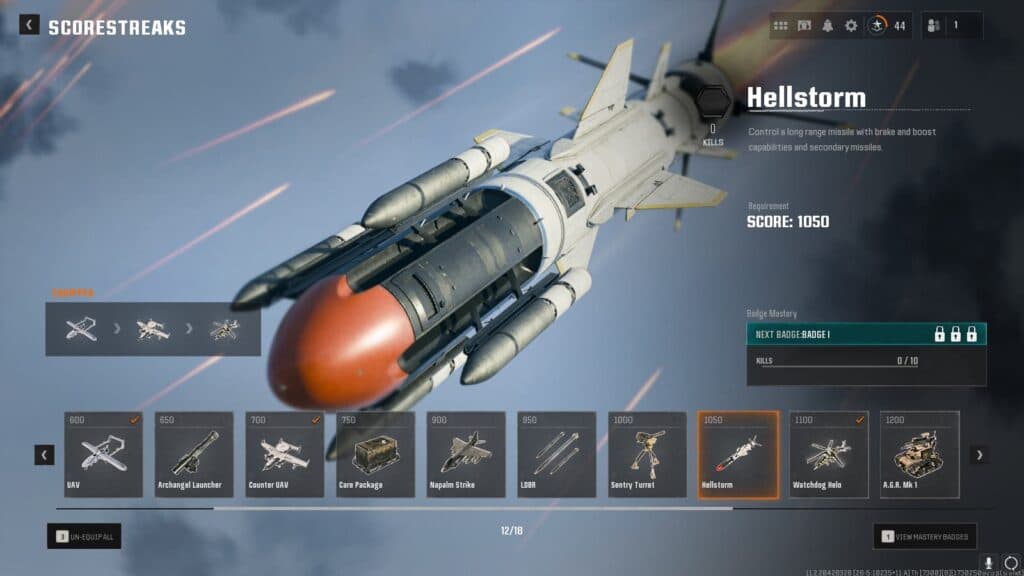Screen dimensions: 1024x576
Task: Show more scorestreaks with the right arrow
Action: pos(979,455)
